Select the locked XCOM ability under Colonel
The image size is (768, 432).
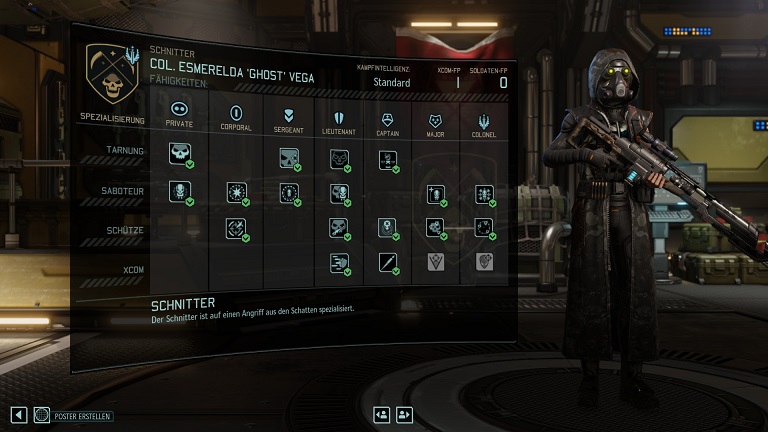pos(484,261)
